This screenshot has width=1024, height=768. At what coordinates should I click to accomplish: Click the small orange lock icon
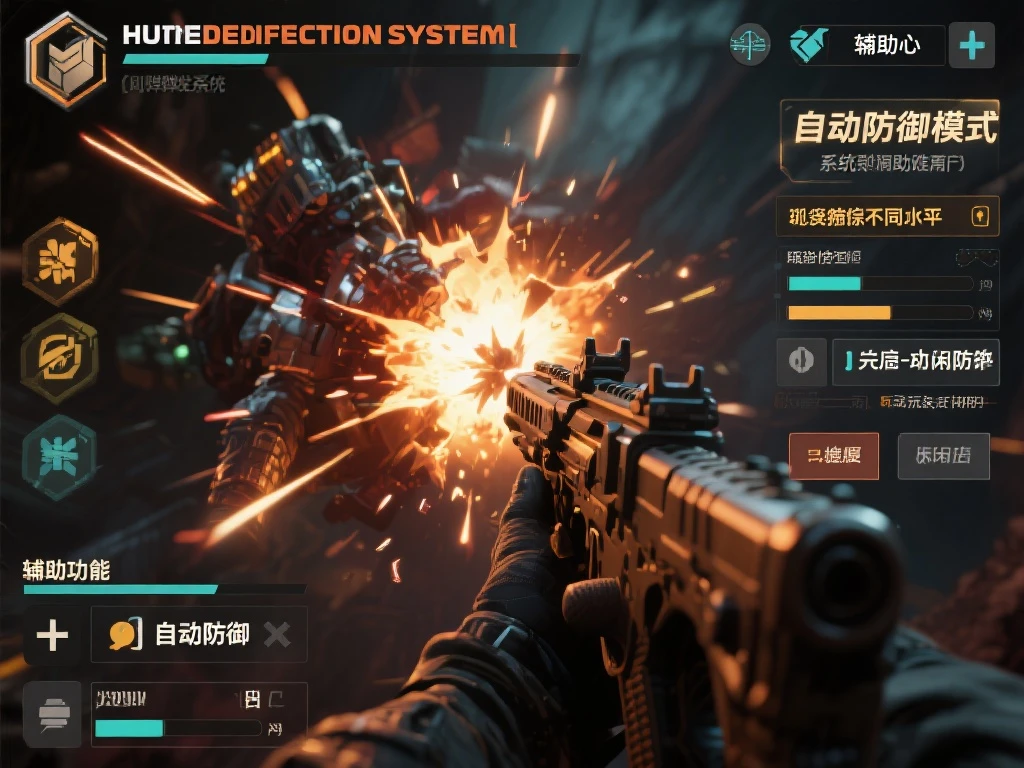click(980, 215)
